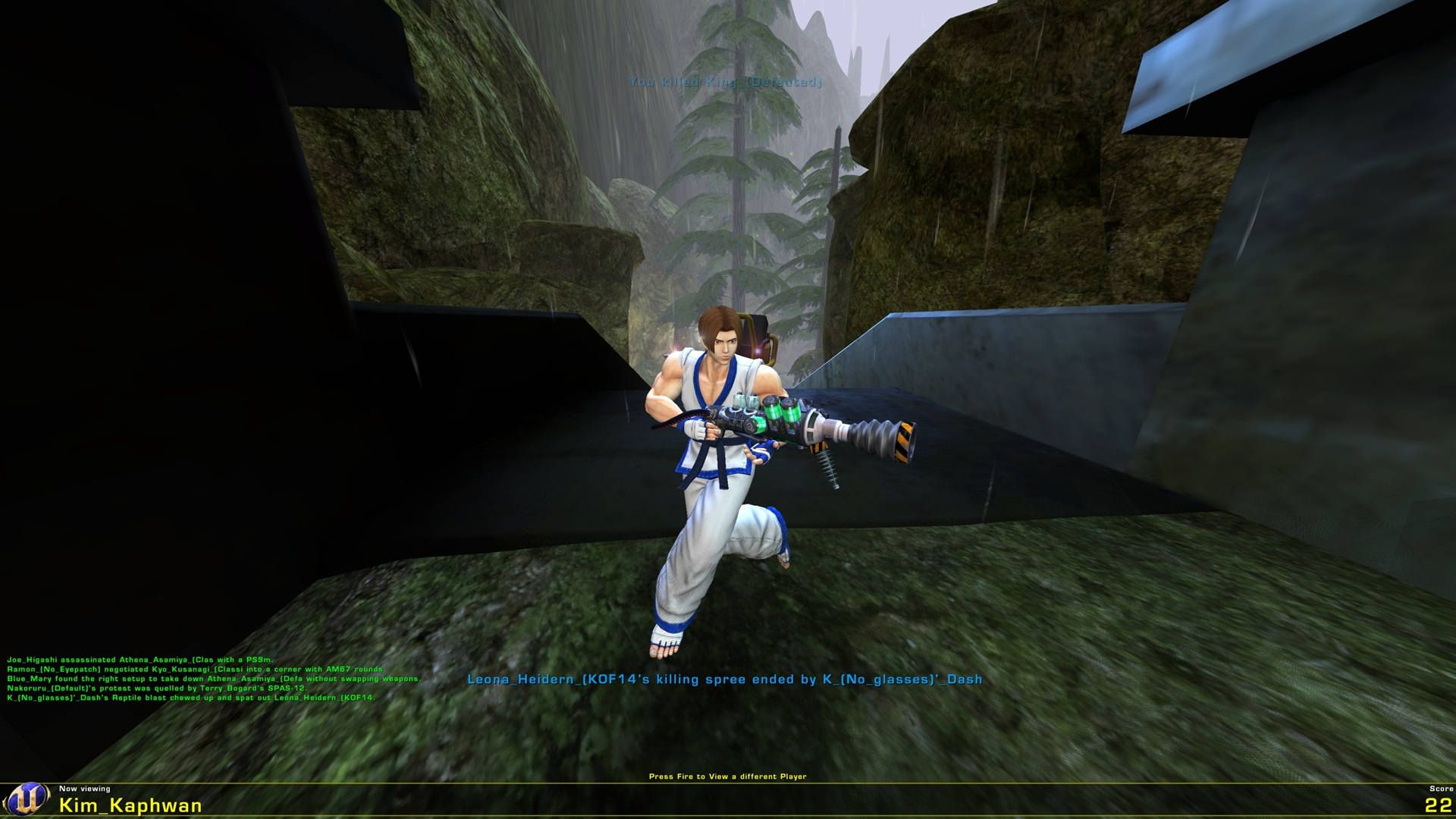This screenshot has width=1456, height=819.
Task: Click the 'Now viewing' header text
Action: point(83,789)
